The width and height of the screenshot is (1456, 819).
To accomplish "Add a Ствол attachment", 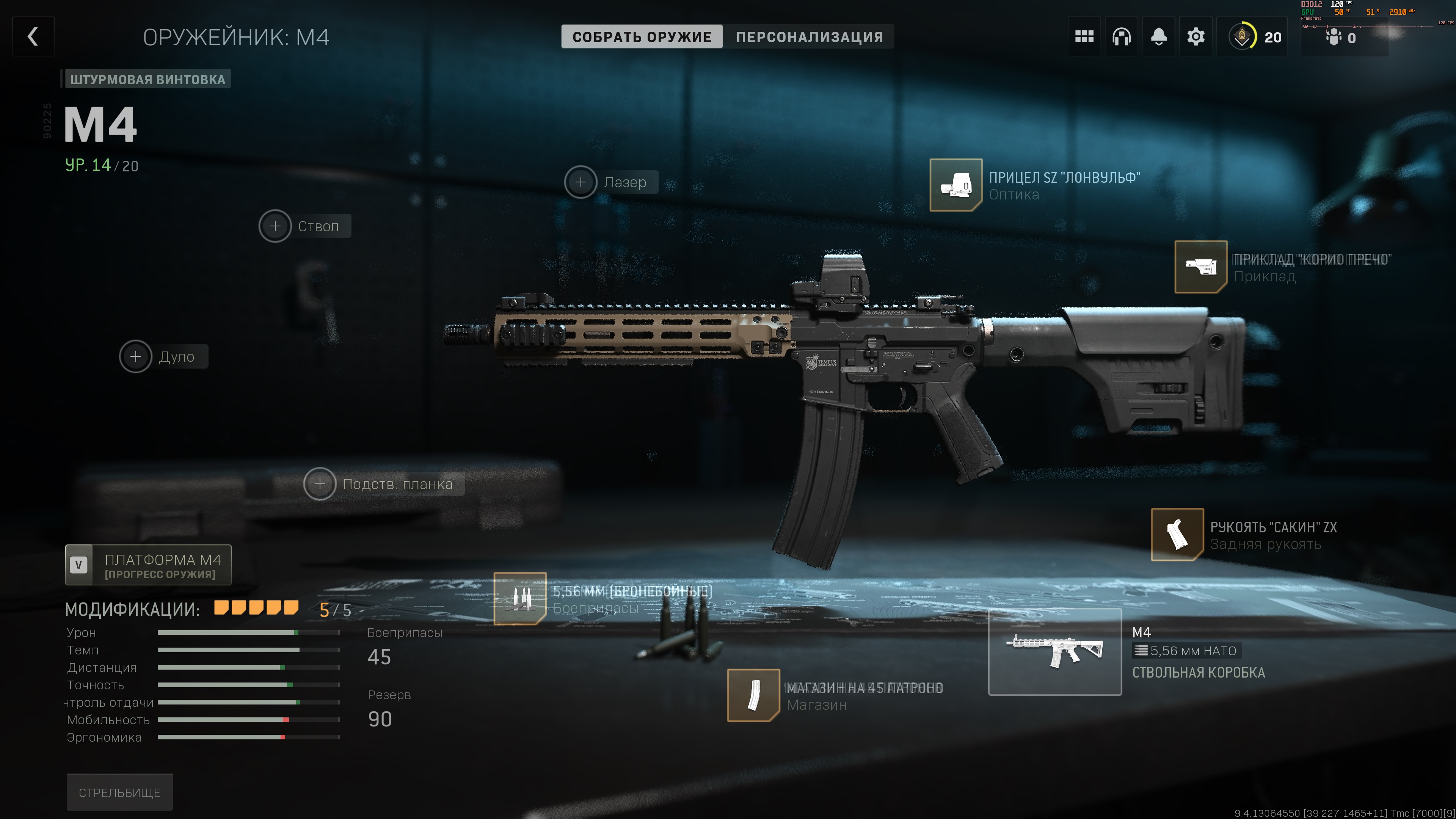I will (275, 226).
